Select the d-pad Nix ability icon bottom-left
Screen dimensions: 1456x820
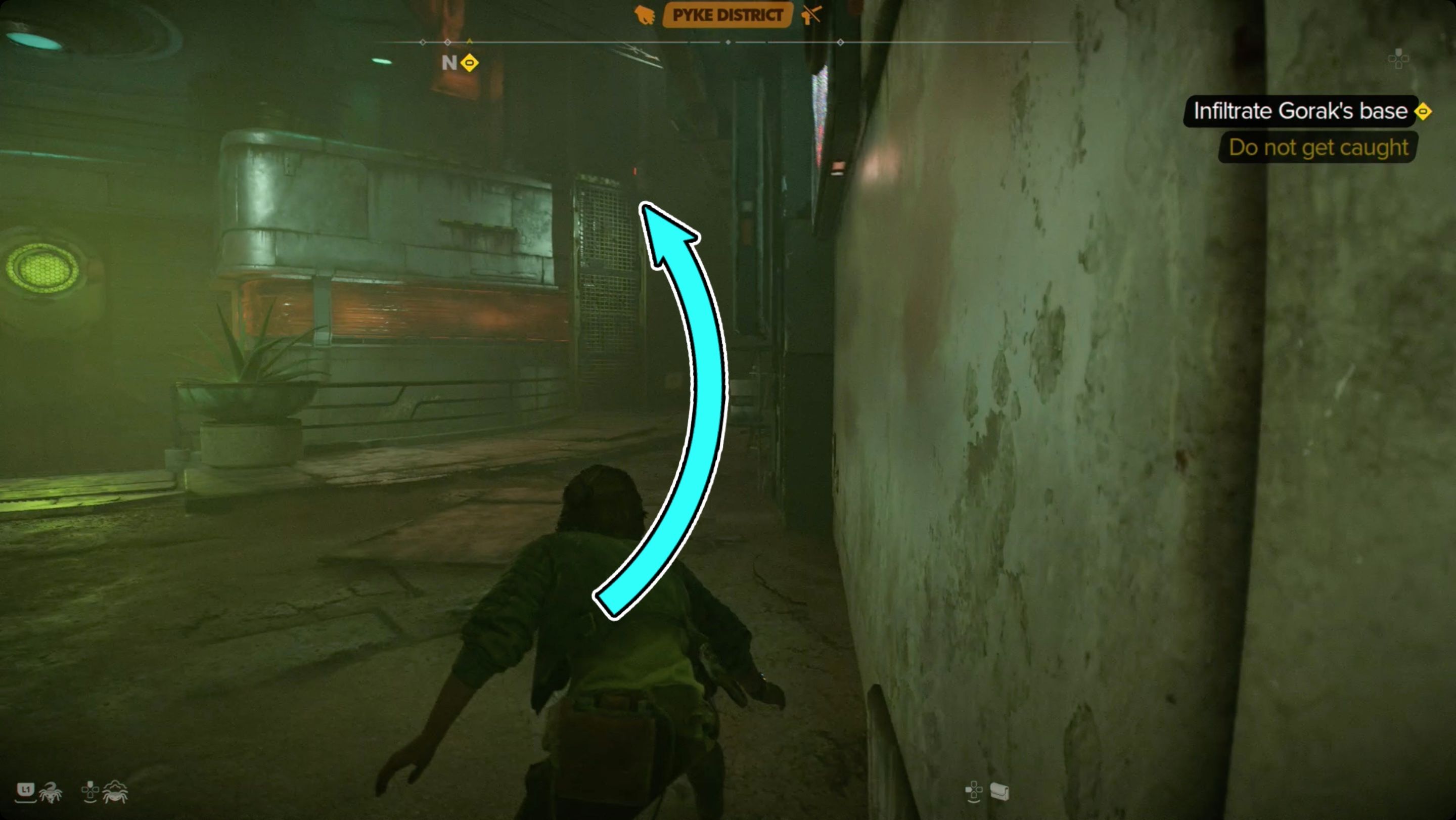click(90, 792)
